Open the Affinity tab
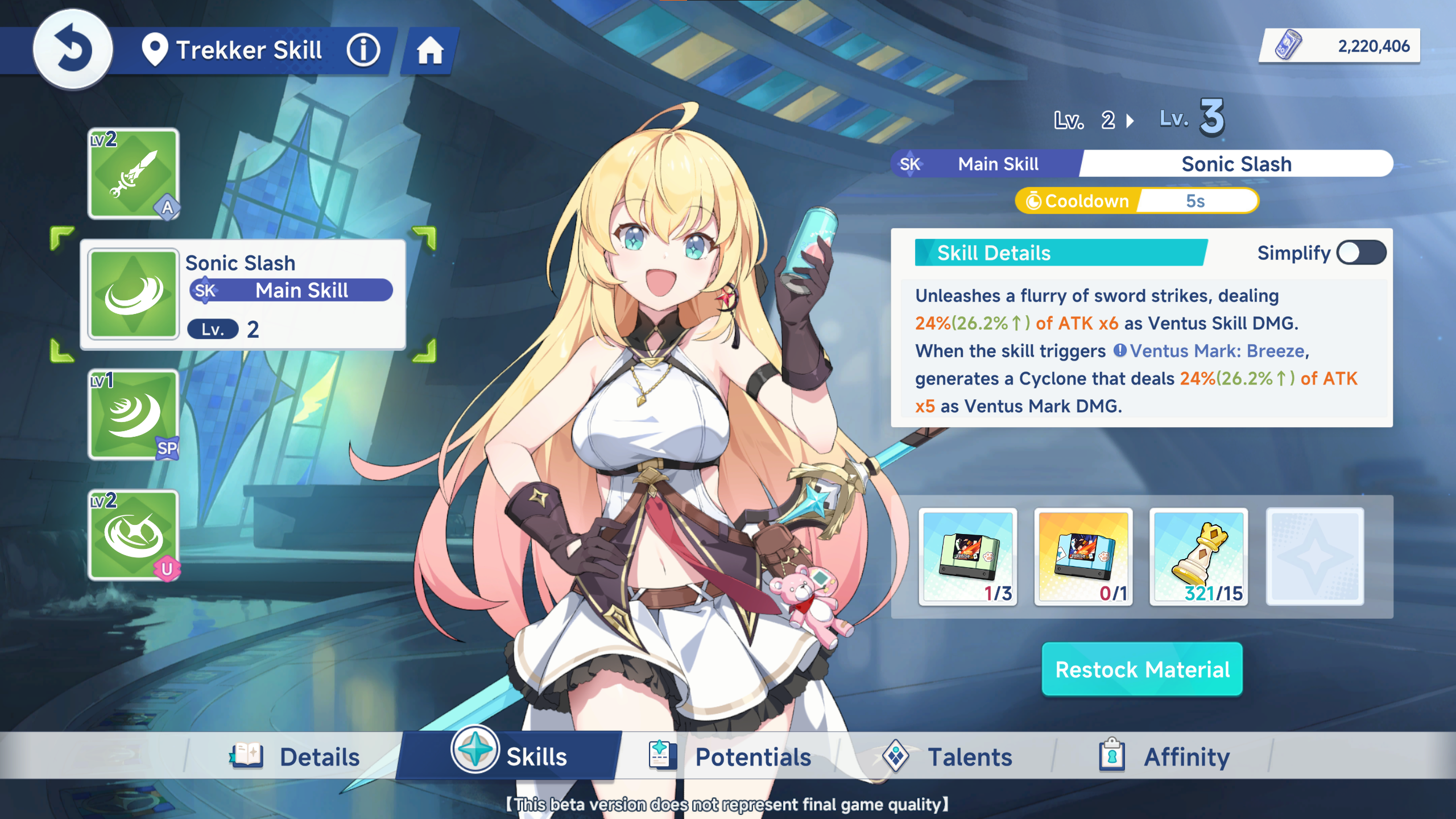1456x819 pixels. pyautogui.click(x=1165, y=757)
